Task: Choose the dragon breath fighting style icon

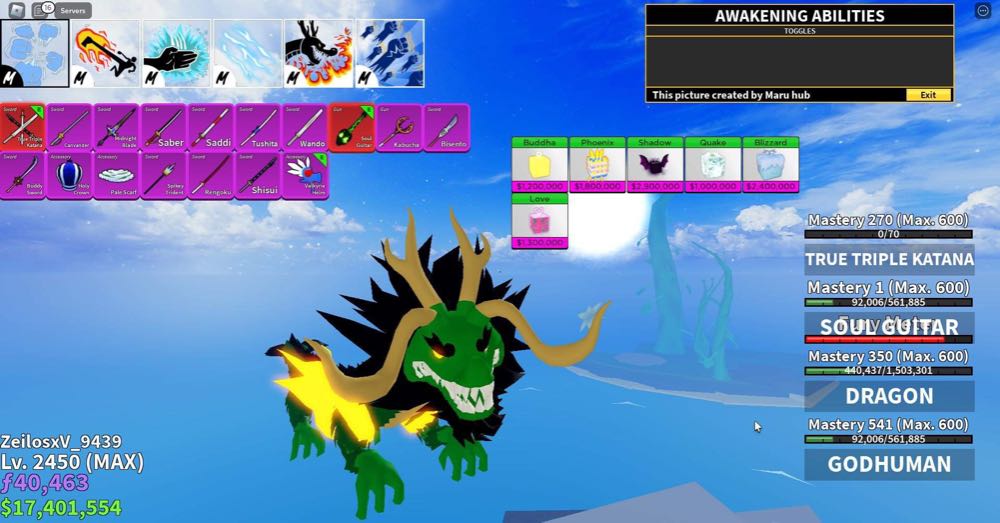Action: point(319,52)
